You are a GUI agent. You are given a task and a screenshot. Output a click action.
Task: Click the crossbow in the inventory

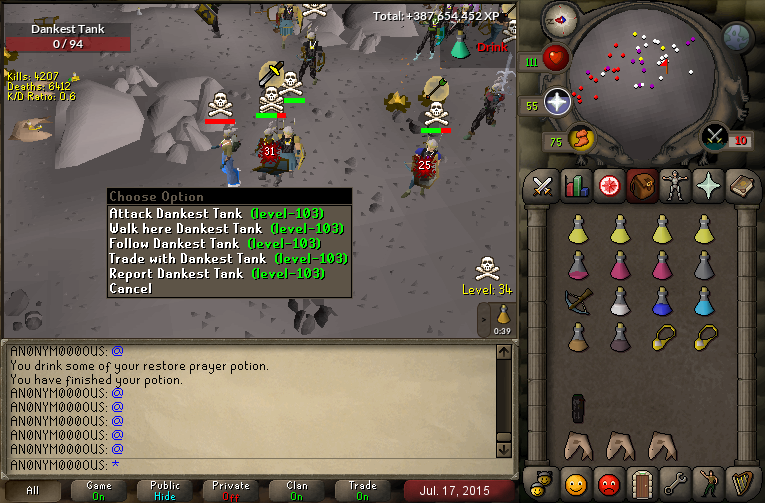point(577,298)
